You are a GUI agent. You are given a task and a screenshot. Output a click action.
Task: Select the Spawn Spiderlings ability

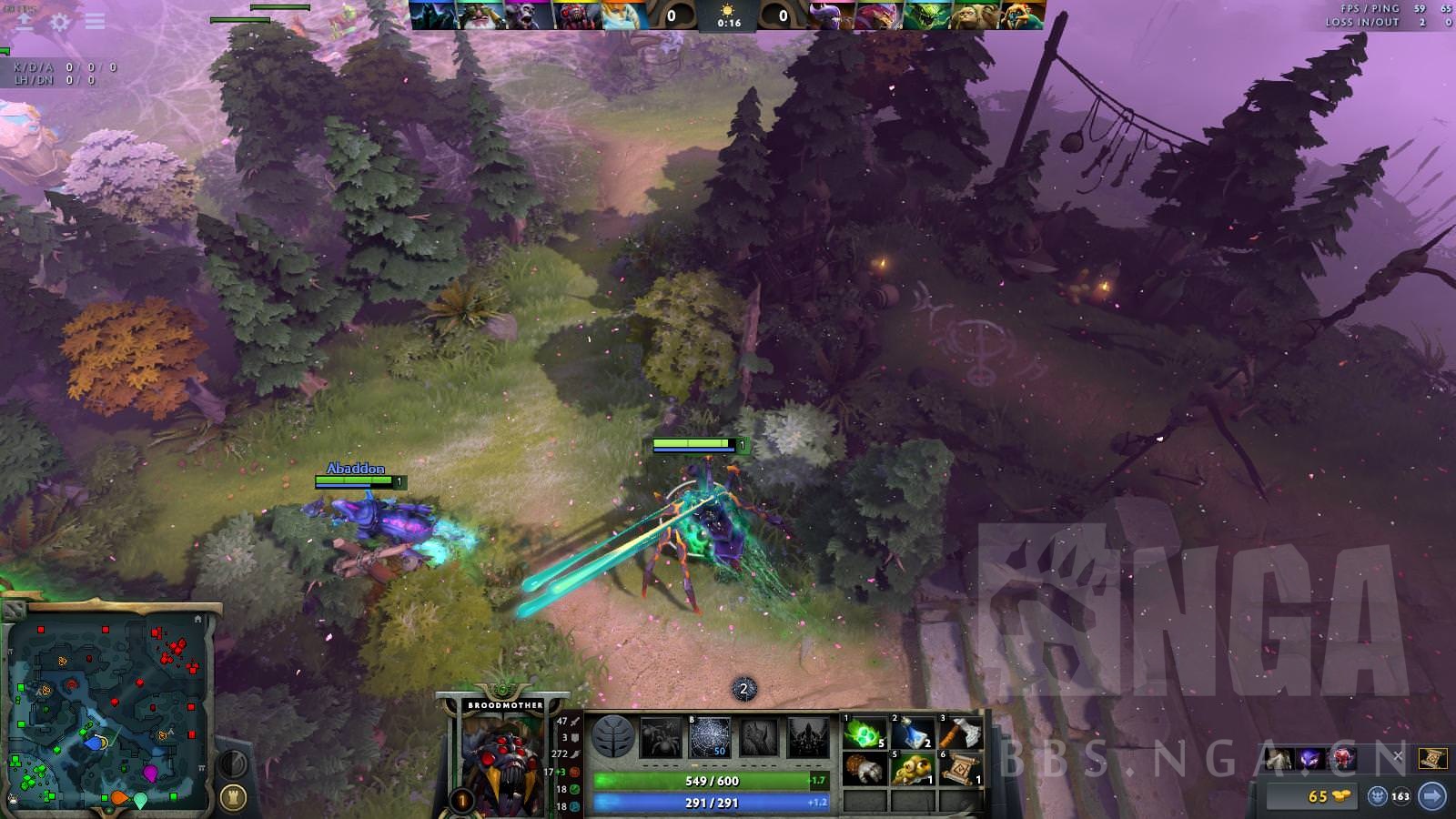(661, 737)
